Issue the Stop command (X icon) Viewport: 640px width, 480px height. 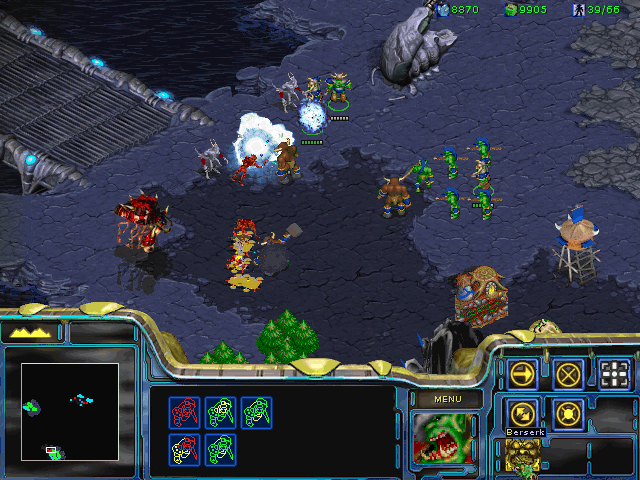point(569,374)
